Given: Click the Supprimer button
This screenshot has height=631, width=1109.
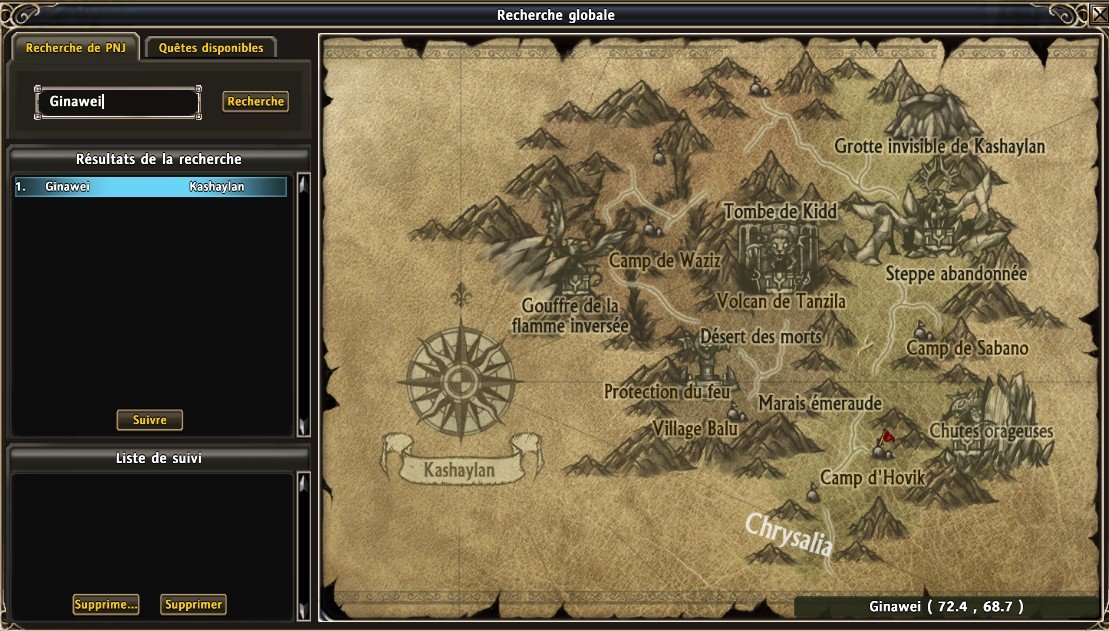Looking at the screenshot, I should coord(193,604).
